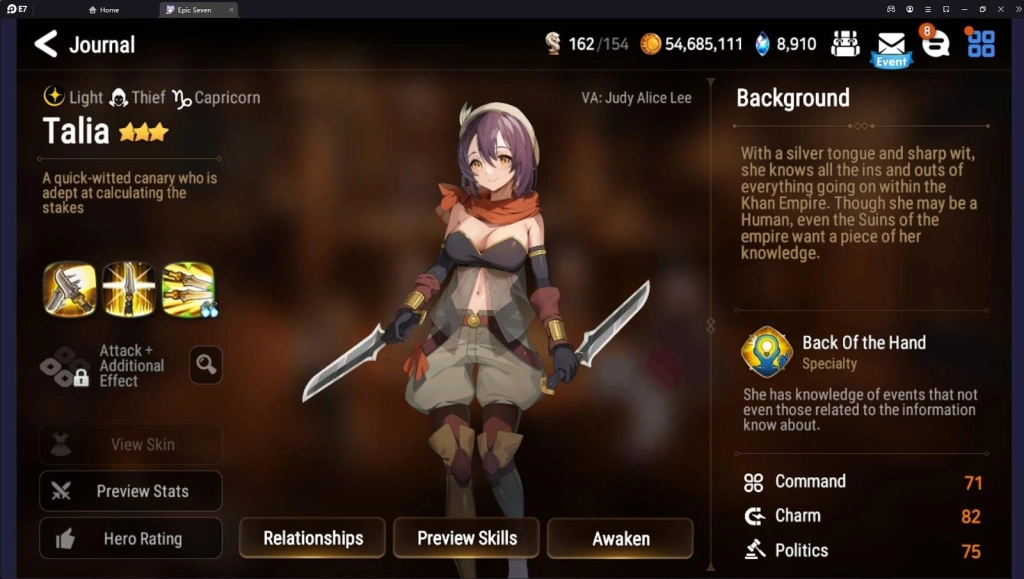Open the chat bubble with 8 notifications
The image size is (1024, 579).
click(x=935, y=44)
